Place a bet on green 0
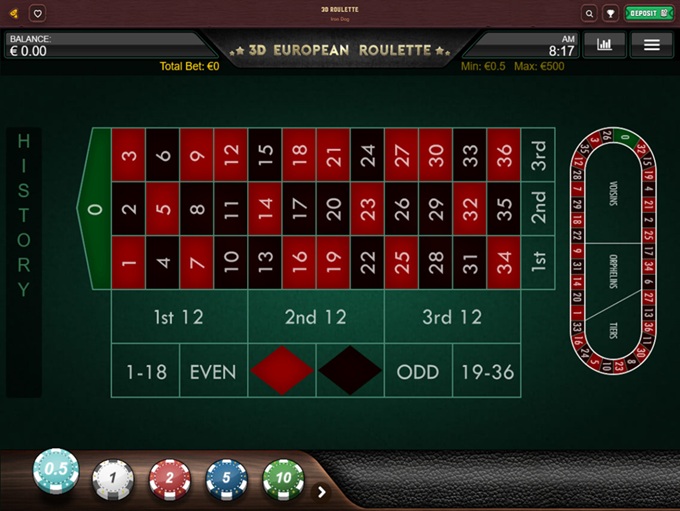 click(95, 209)
